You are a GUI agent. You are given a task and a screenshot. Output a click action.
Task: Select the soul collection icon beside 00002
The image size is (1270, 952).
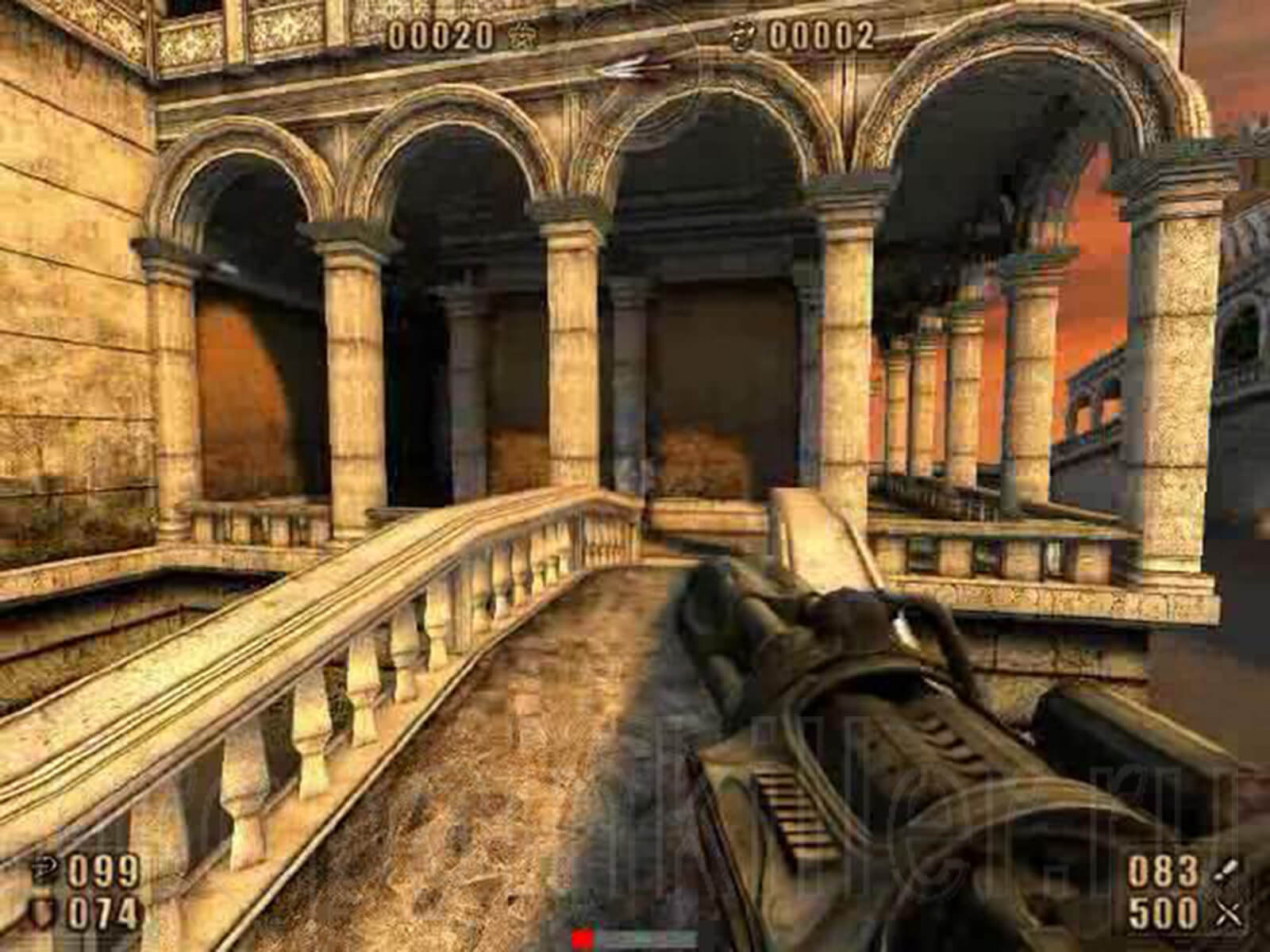[744, 34]
